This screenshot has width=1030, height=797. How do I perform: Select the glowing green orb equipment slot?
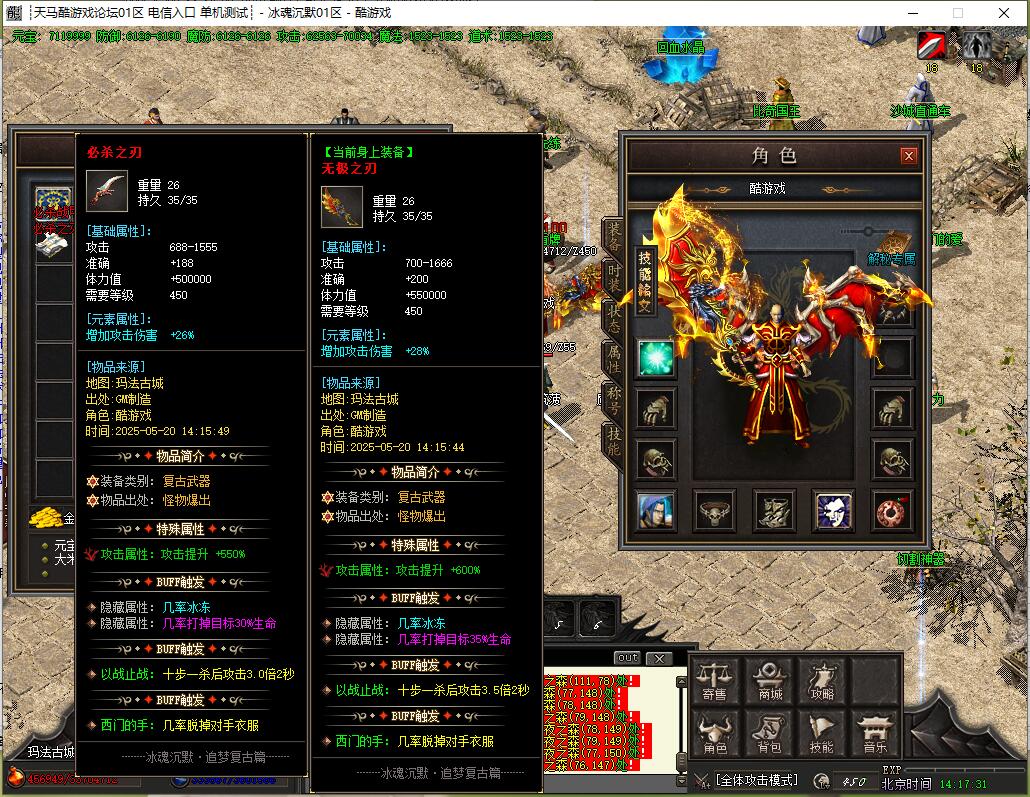pos(656,359)
